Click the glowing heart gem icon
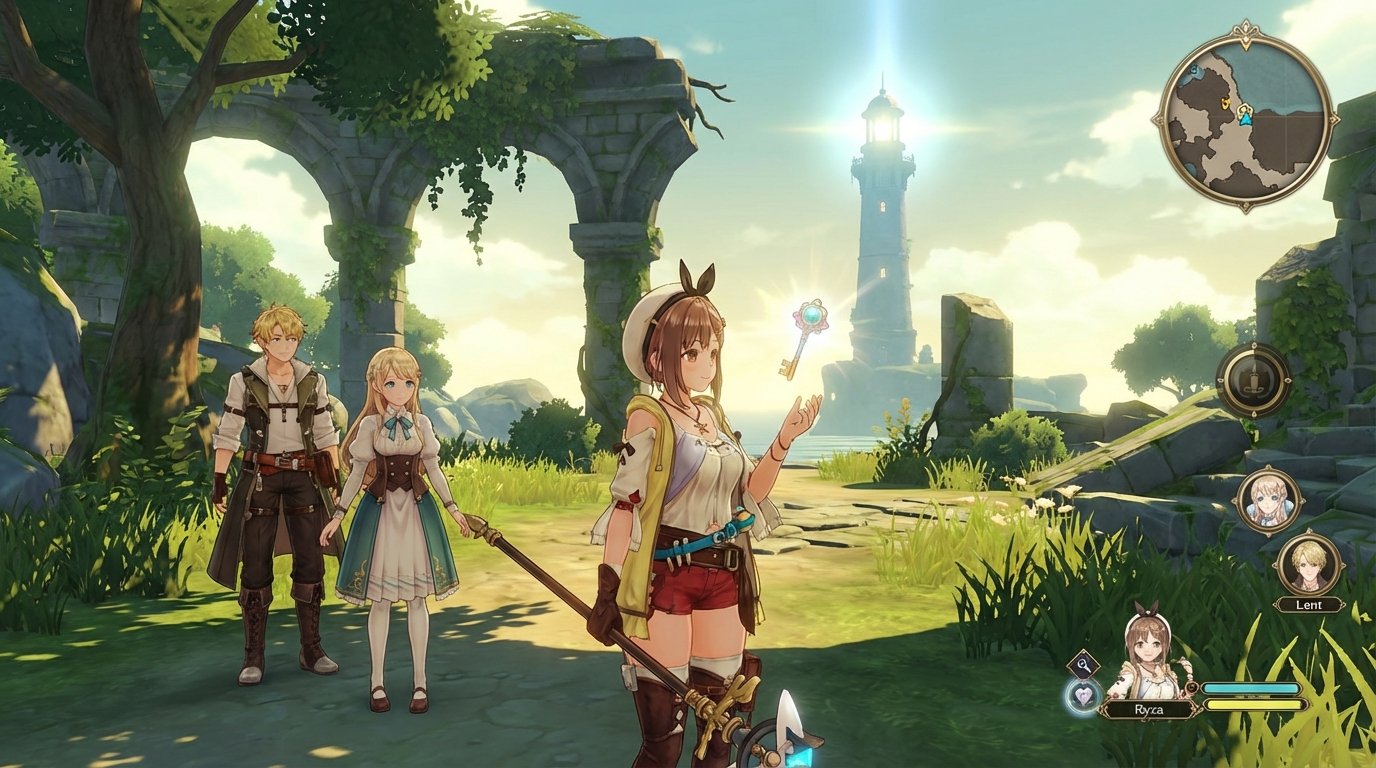Screen dimensions: 1376x768 (x=1083, y=696)
